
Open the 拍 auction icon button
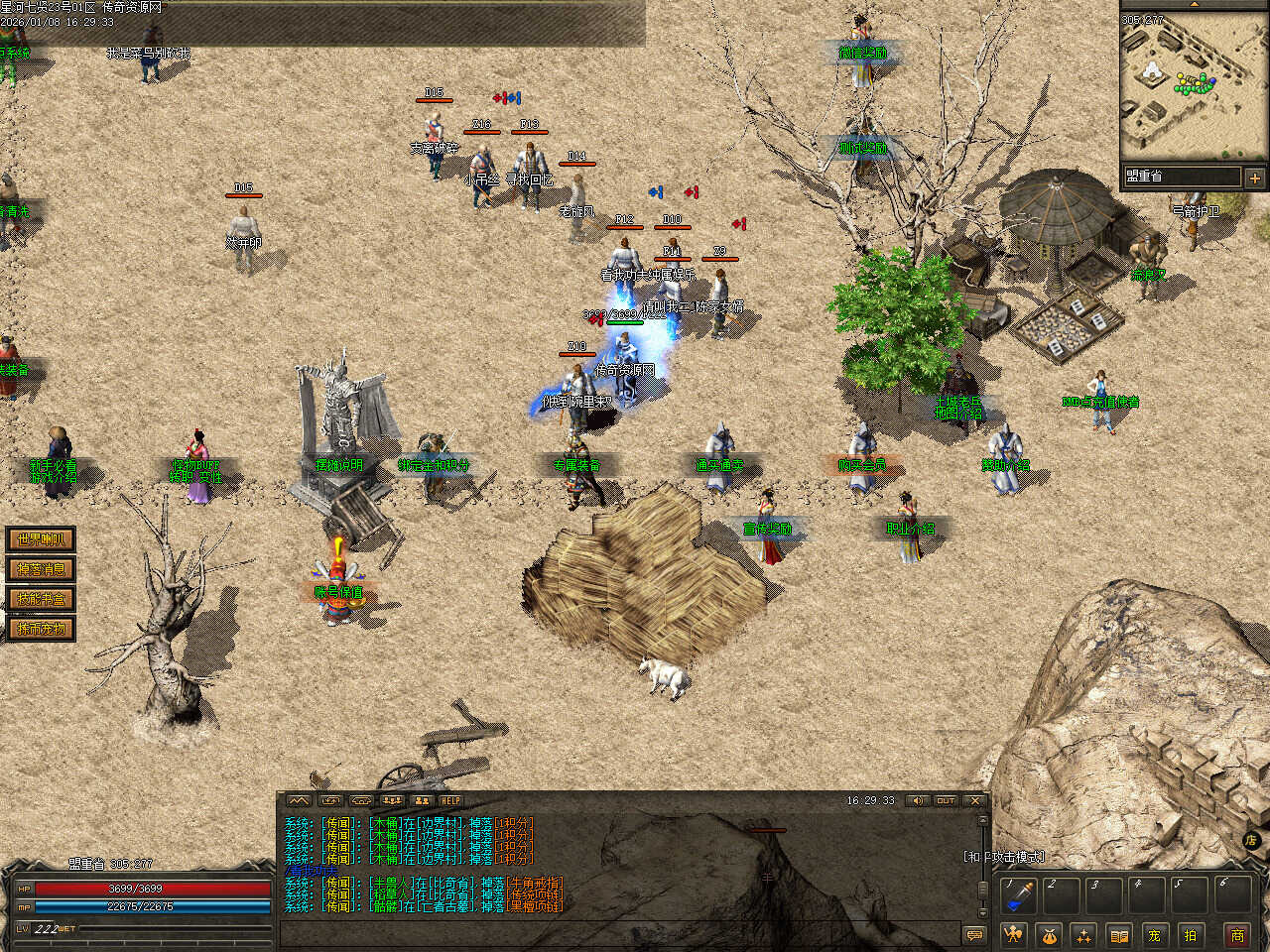click(x=1190, y=934)
